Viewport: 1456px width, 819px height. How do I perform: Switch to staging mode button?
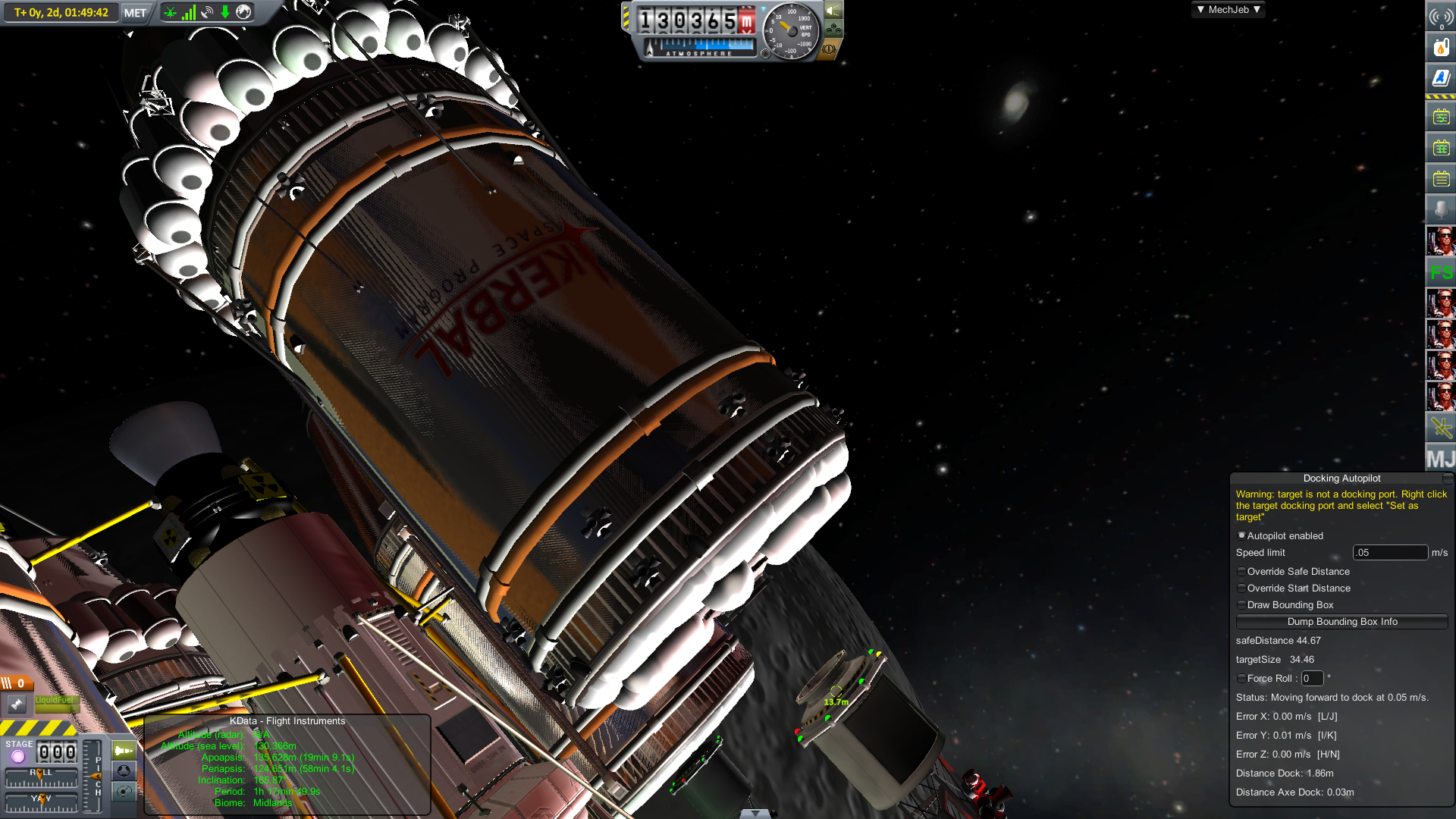coord(124,751)
